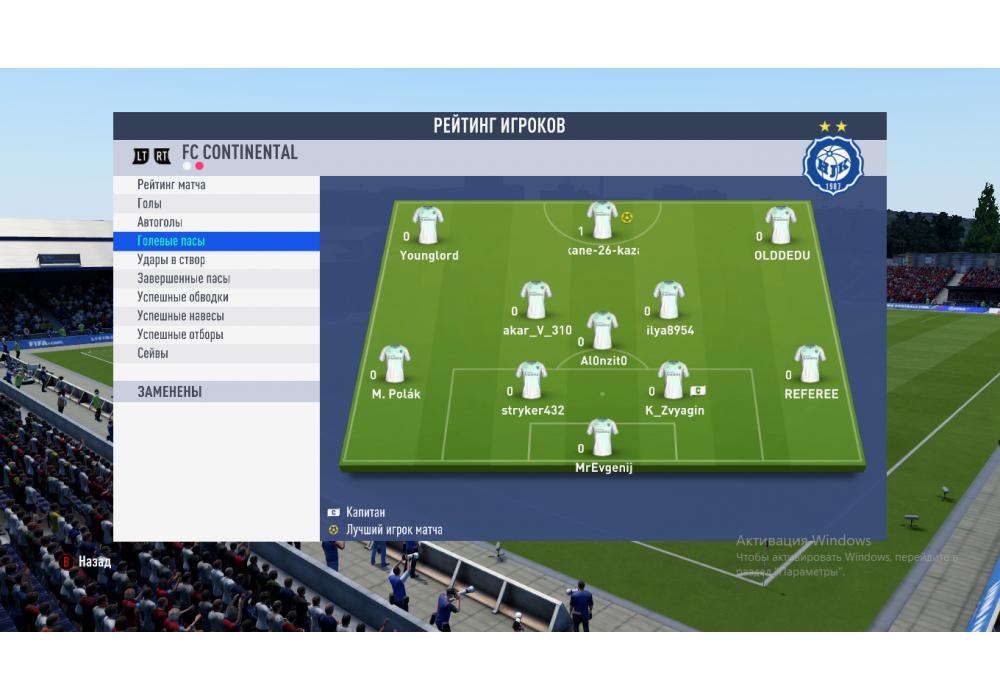Select the highlighted Голевые пасы entry
Screen dimensions: 1000x700
point(171,241)
